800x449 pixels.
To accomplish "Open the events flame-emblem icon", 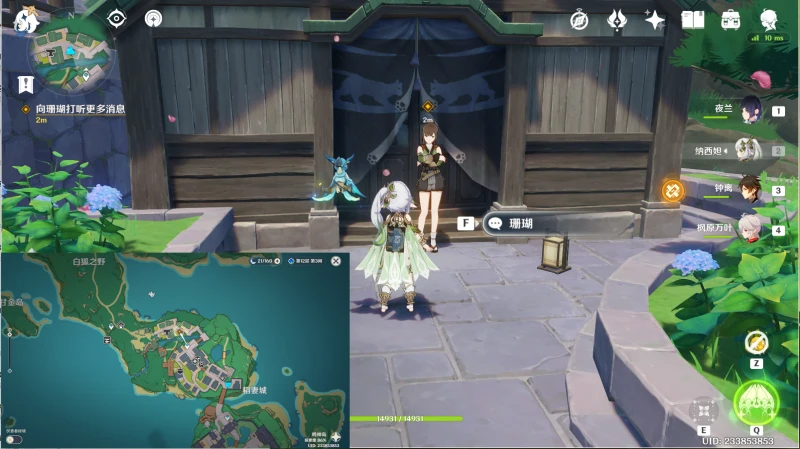I will click(x=617, y=19).
